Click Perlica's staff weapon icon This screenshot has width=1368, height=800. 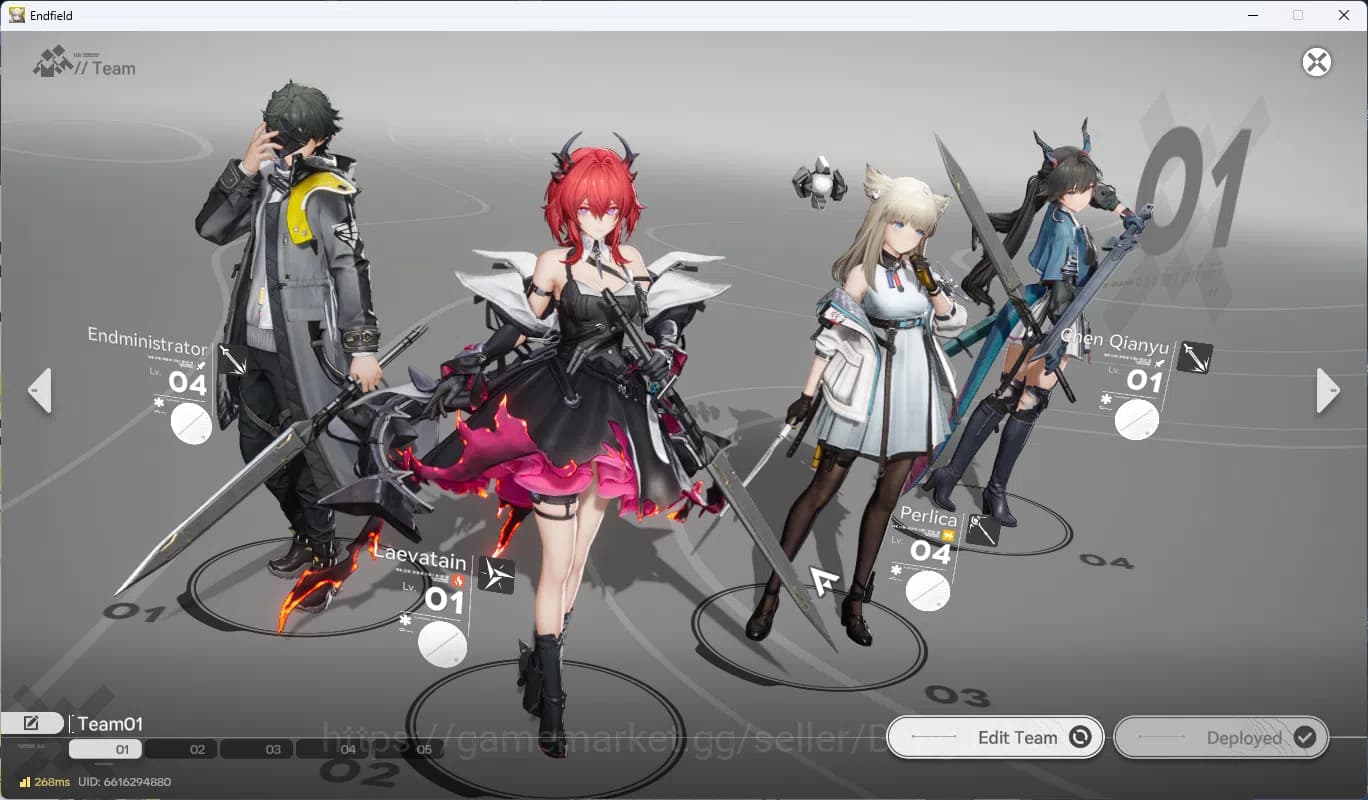(x=983, y=529)
